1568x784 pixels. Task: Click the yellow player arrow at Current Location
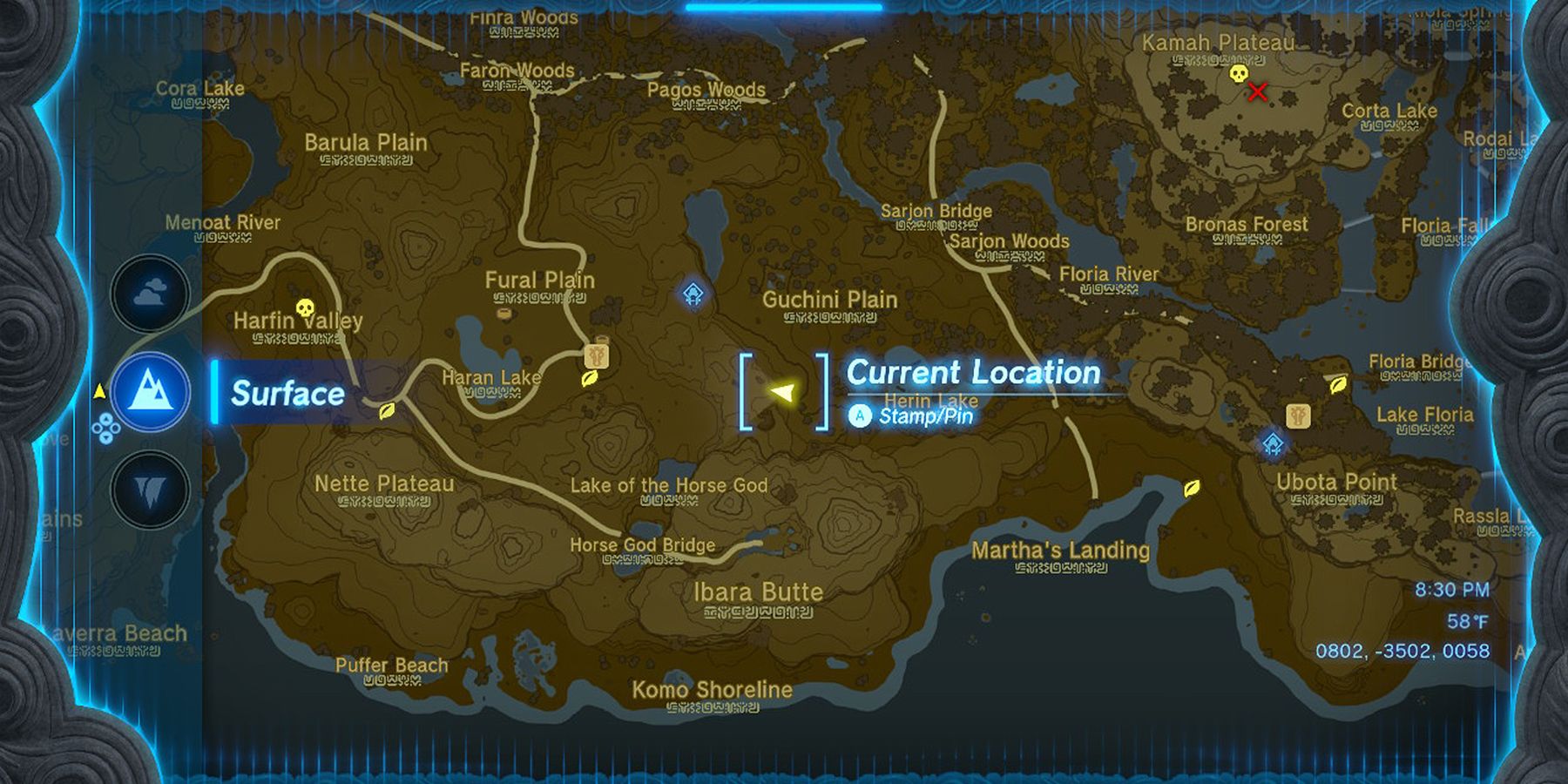(x=781, y=394)
